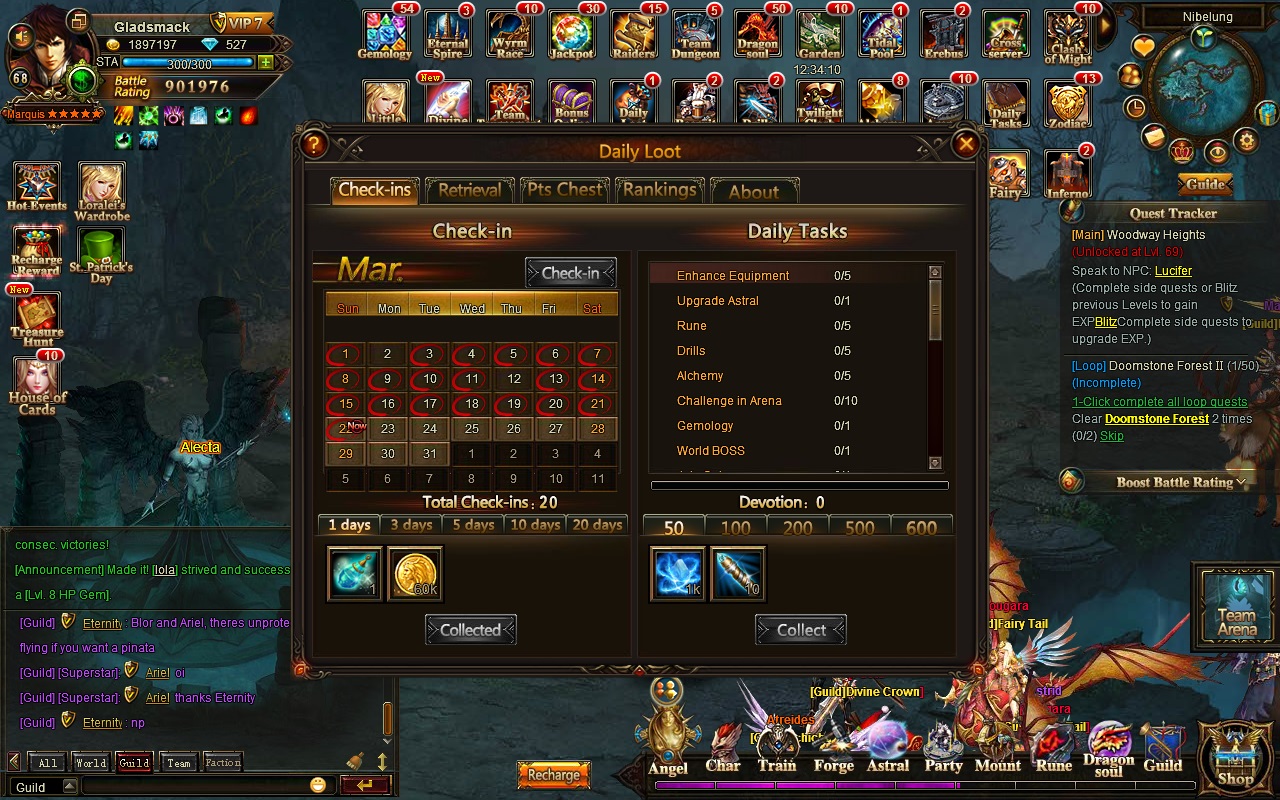Viewport: 1280px width, 800px height.
Task: Open the Guild menu from bottom bar
Action: point(1162,752)
